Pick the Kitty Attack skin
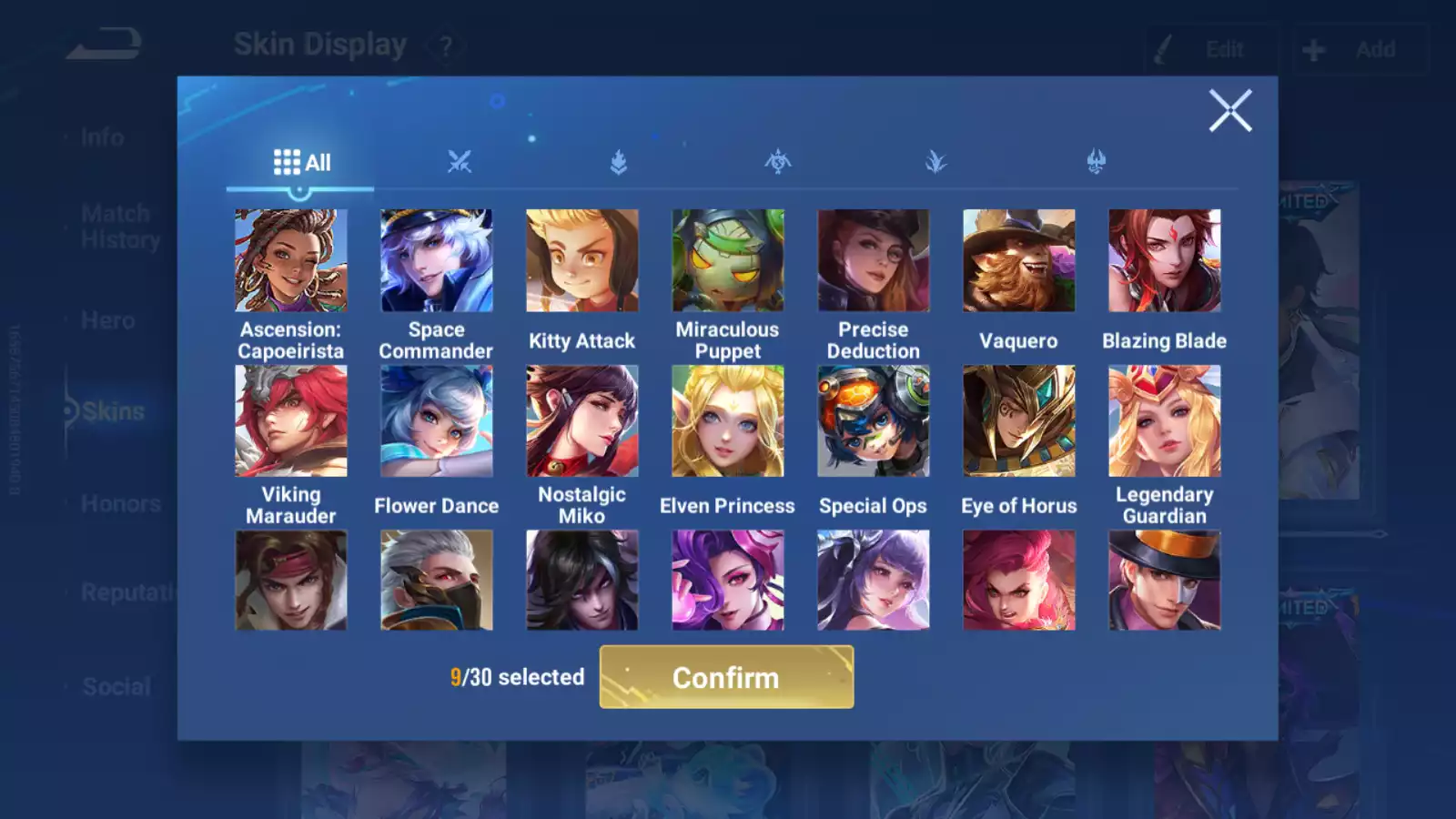Image resolution: width=1456 pixels, height=819 pixels. coord(582,261)
